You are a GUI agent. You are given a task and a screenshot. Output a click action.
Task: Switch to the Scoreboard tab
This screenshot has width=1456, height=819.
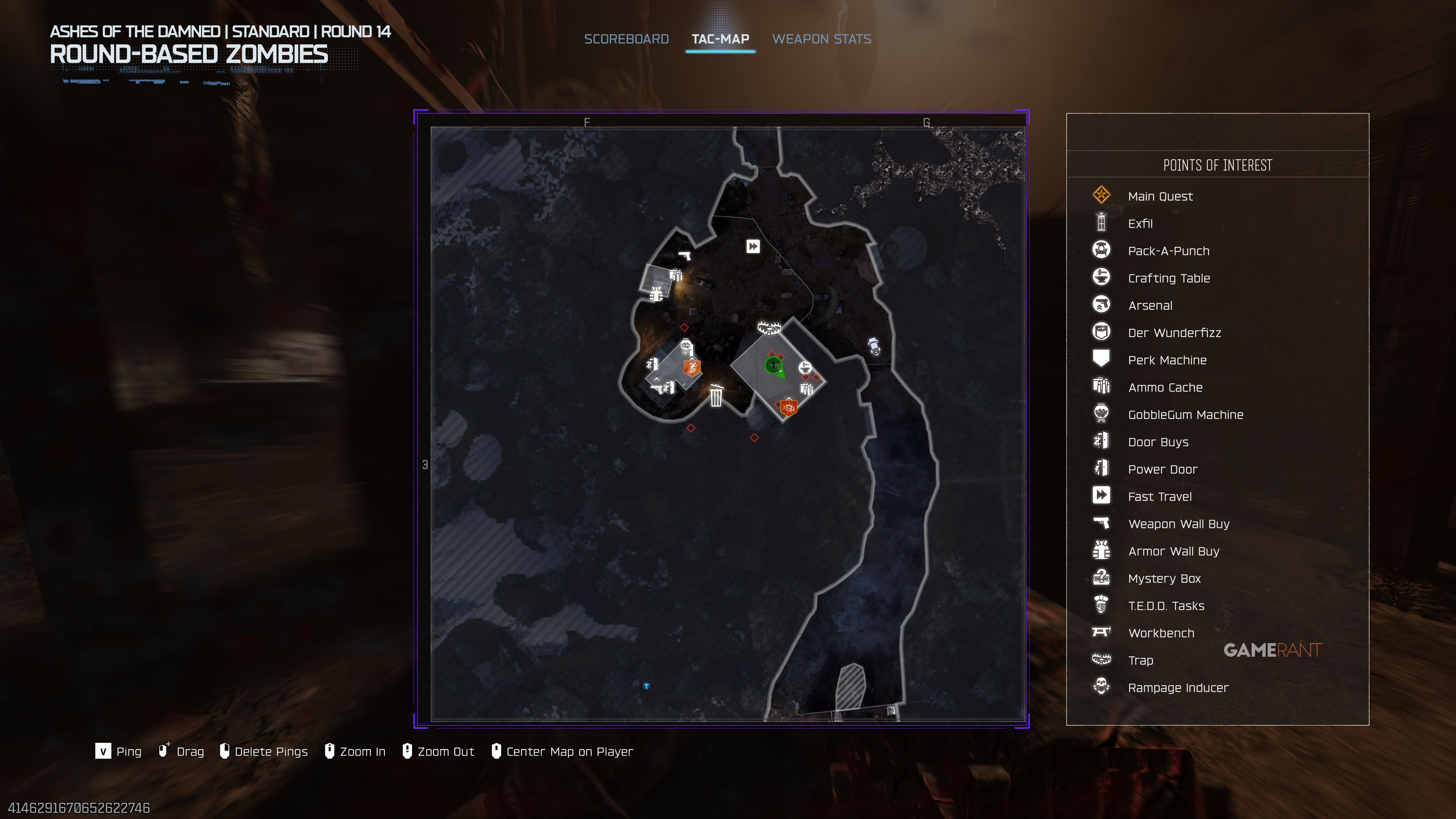[626, 39]
